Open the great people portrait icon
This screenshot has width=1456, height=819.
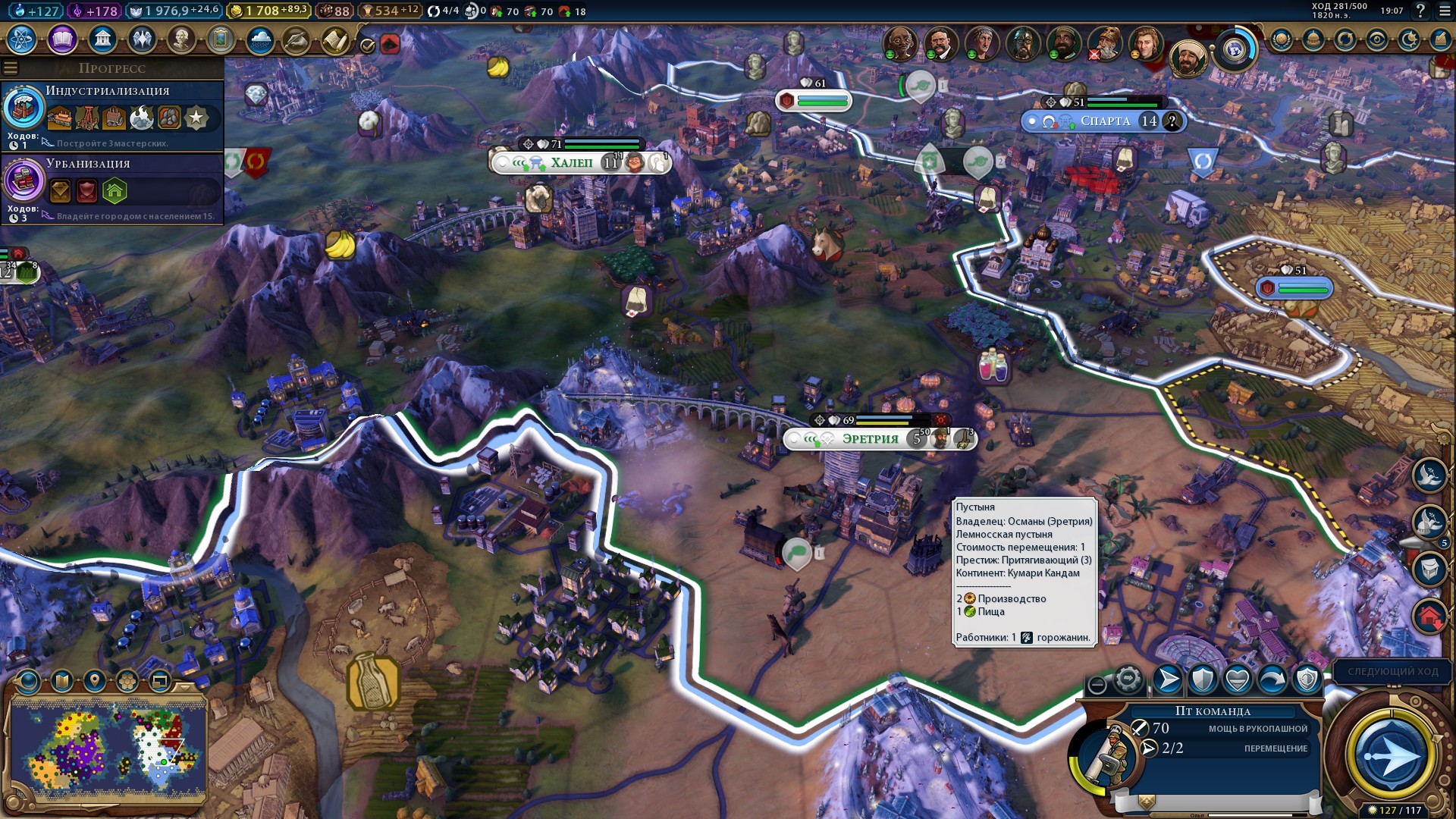pos(181,39)
